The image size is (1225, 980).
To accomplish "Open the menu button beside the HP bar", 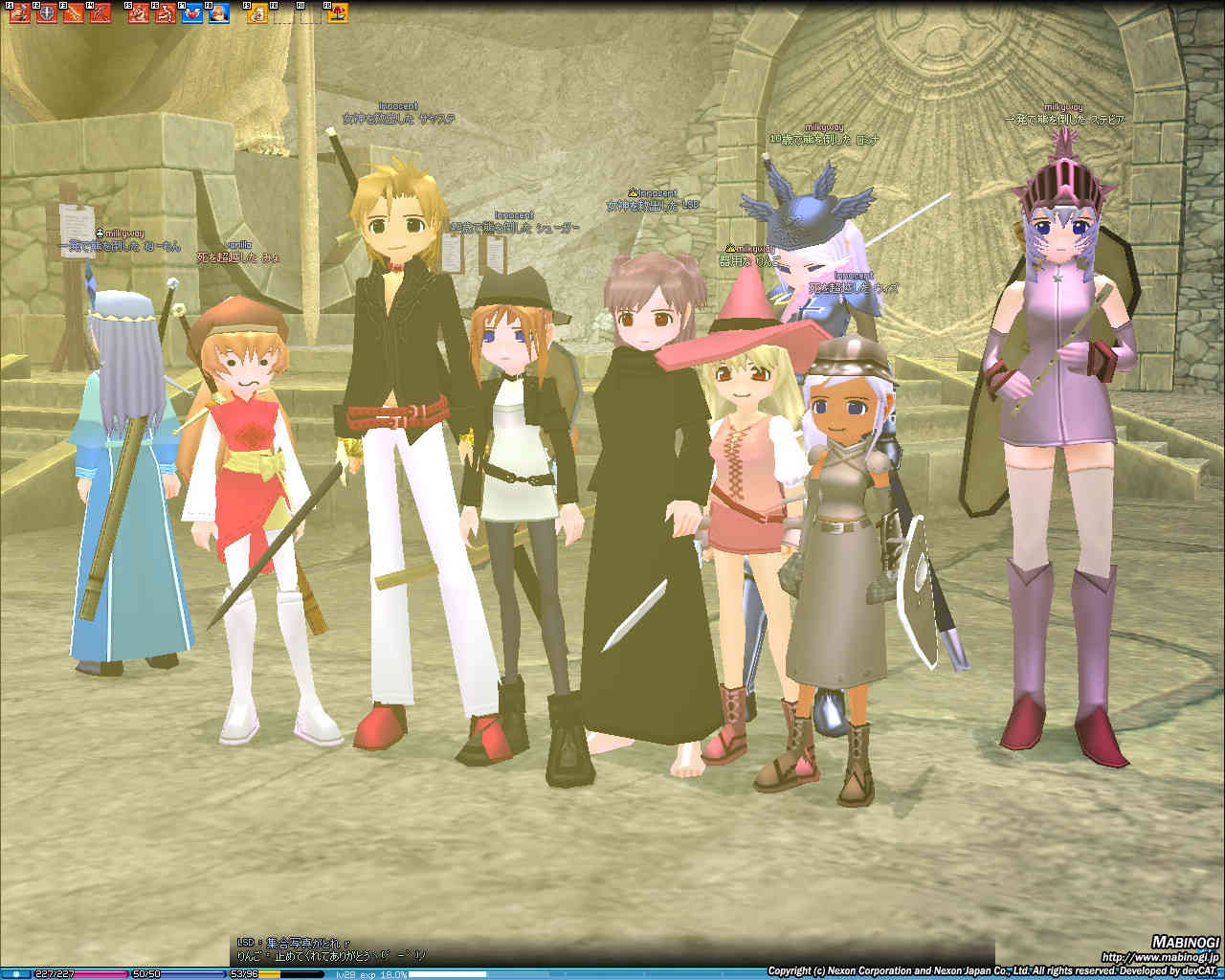I will (x=16, y=973).
